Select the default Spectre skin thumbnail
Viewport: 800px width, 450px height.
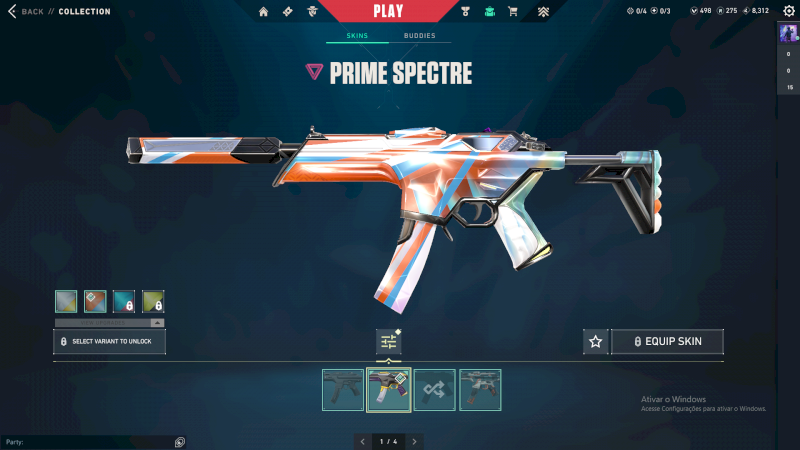coord(343,390)
